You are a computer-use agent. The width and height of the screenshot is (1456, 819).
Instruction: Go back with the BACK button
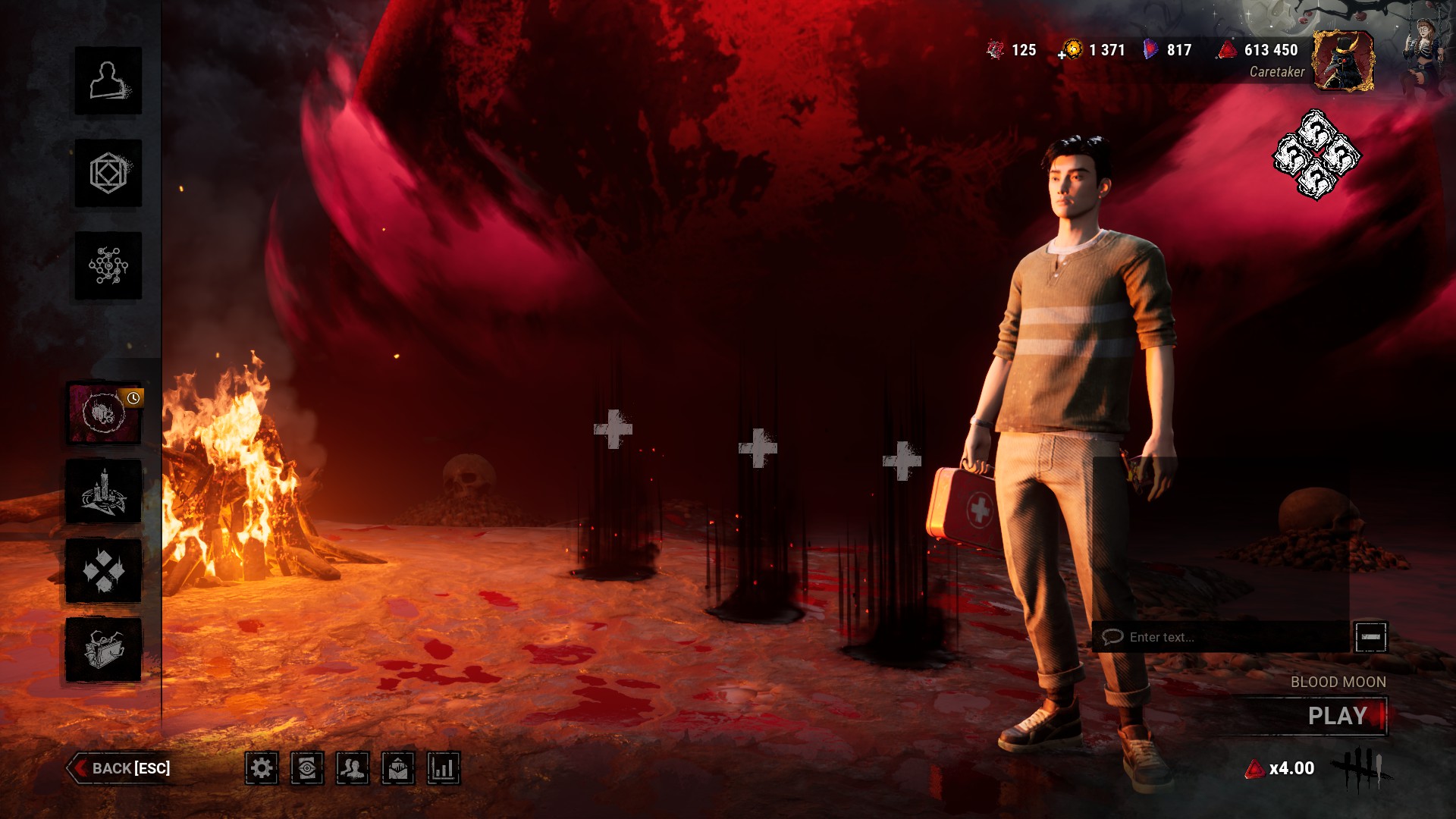pyautogui.click(x=120, y=768)
